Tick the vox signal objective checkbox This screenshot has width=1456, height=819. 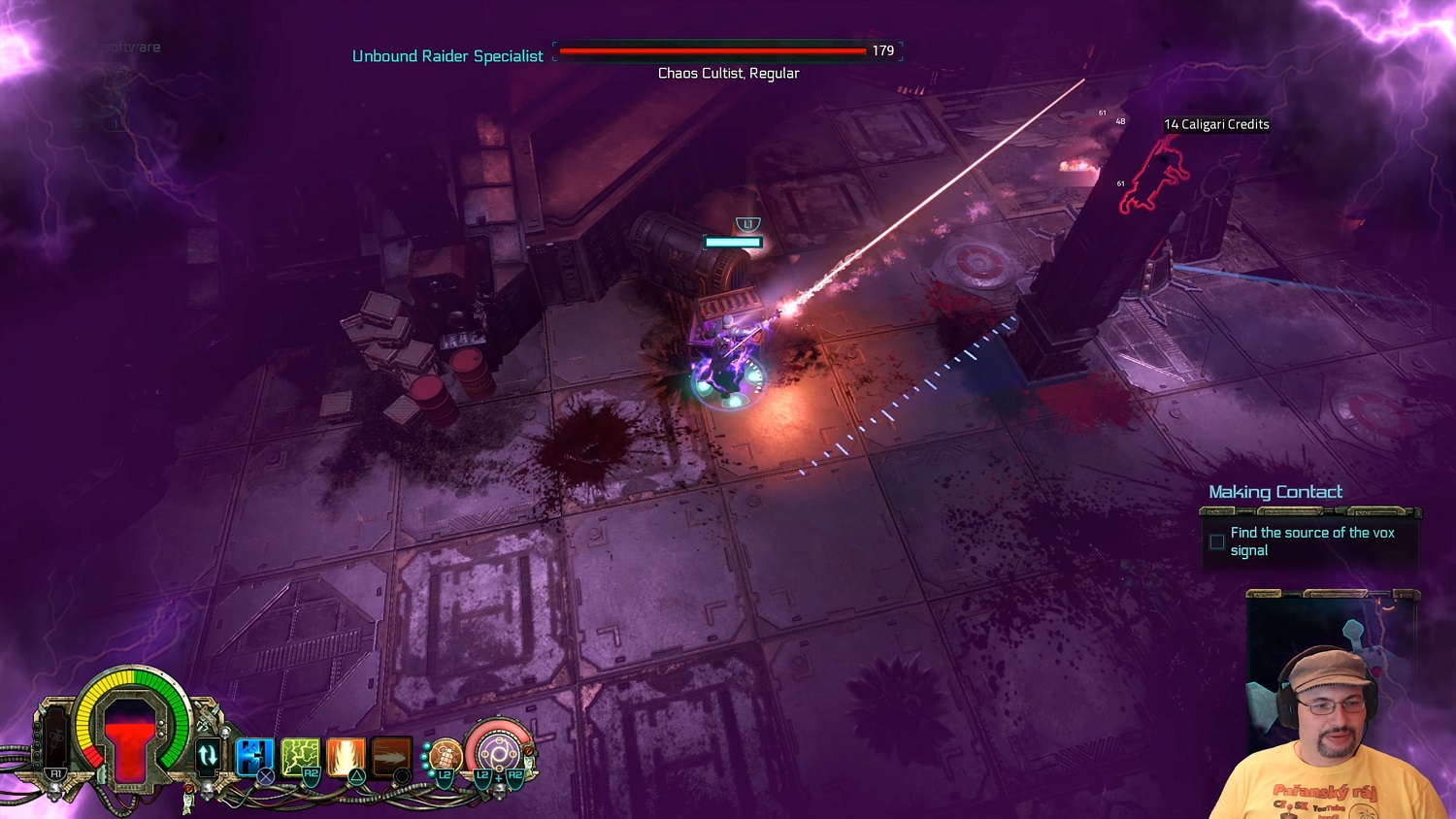click(1217, 541)
